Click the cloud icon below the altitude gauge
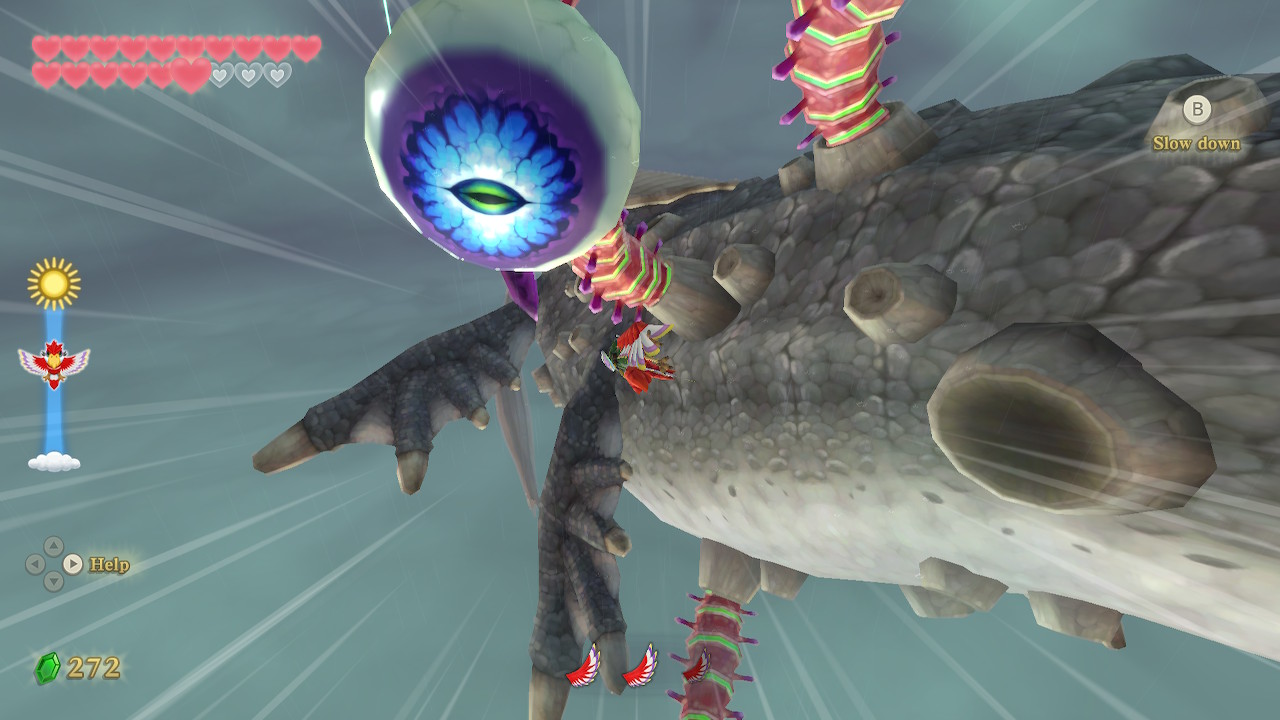Image resolution: width=1280 pixels, height=720 pixels. [54, 461]
